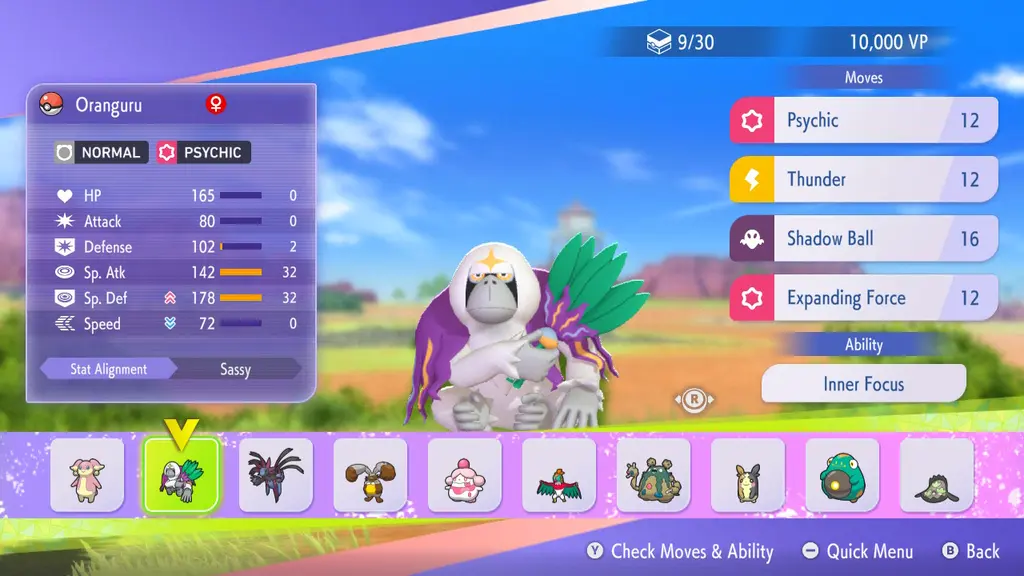Pick the Garbodor thumbnail
The height and width of the screenshot is (576, 1024).
click(x=653, y=475)
